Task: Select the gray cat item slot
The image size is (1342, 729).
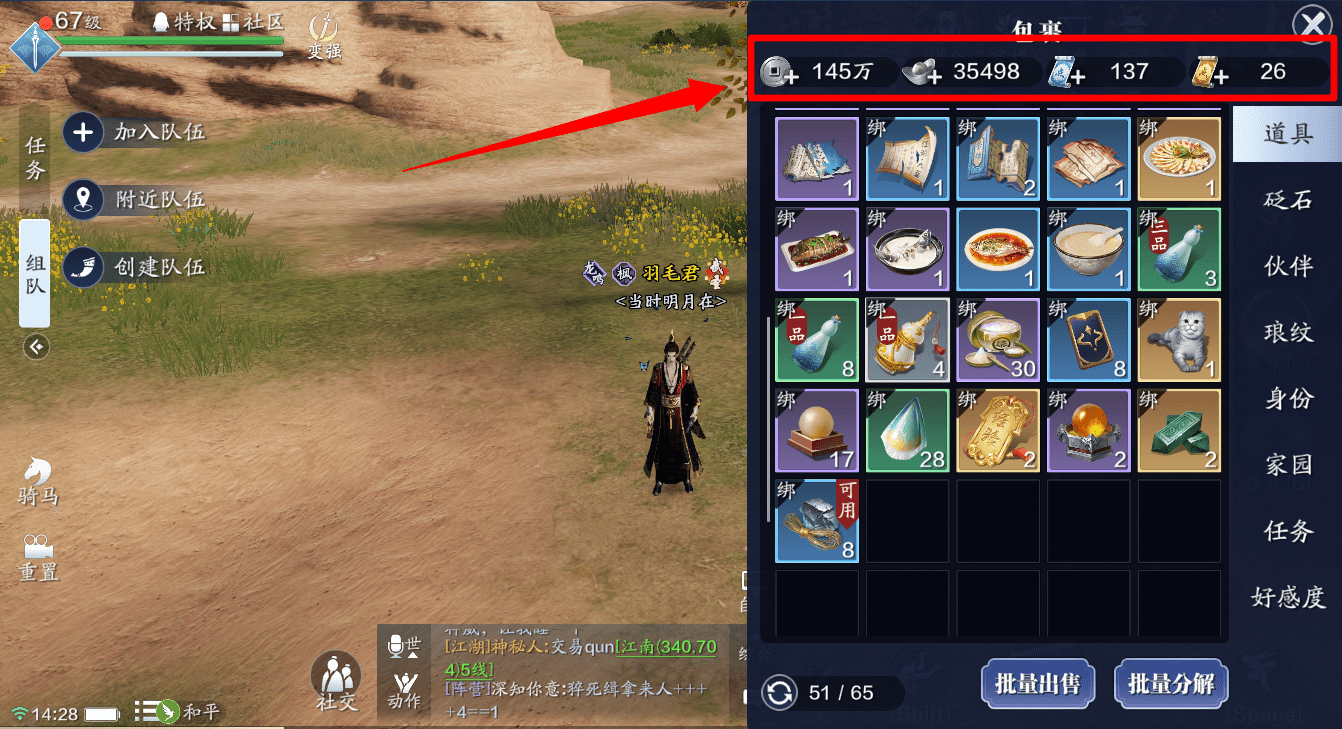Action: (1179, 340)
